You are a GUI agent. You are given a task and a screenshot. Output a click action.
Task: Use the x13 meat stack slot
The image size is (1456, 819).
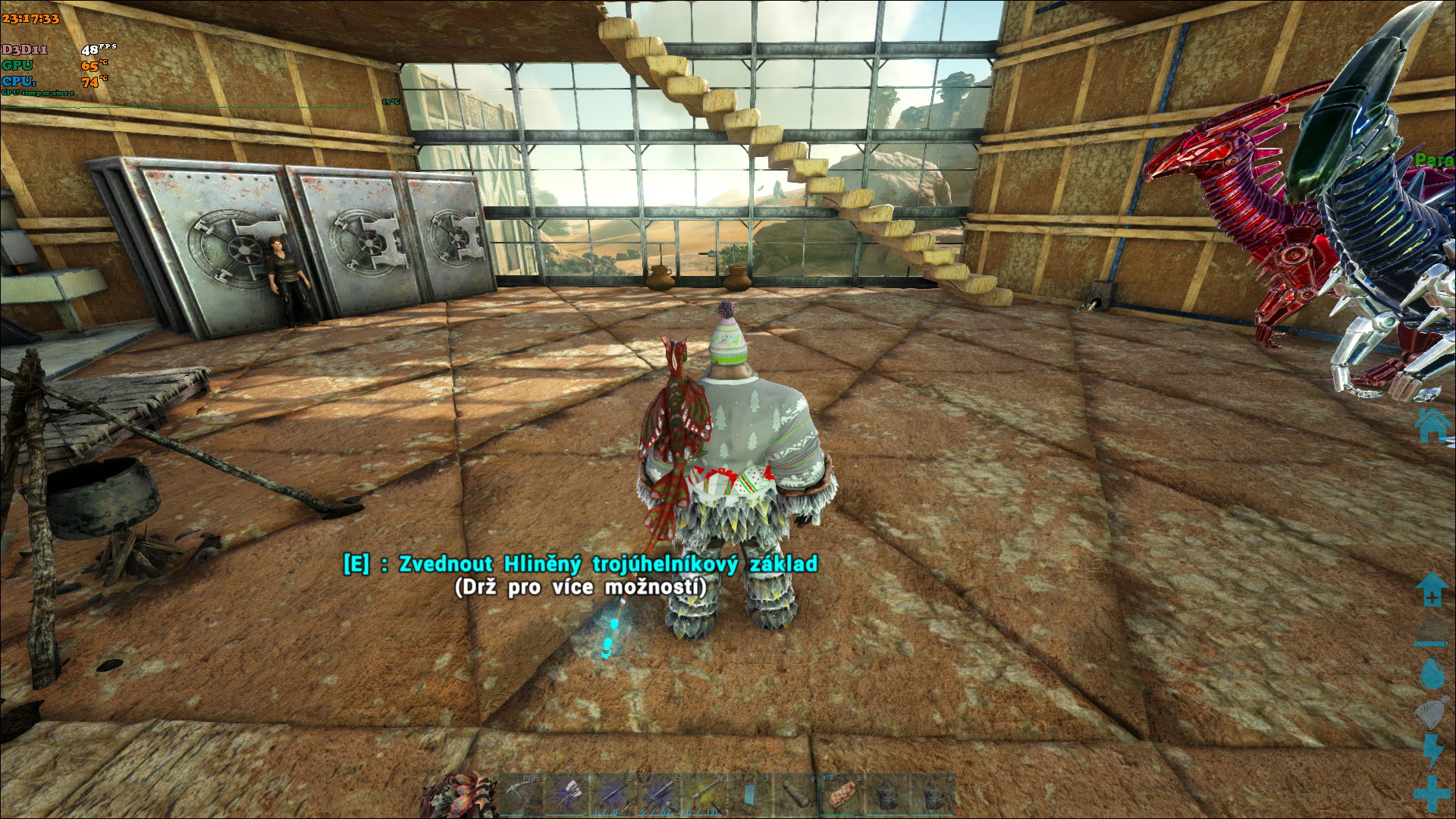click(x=841, y=795)
